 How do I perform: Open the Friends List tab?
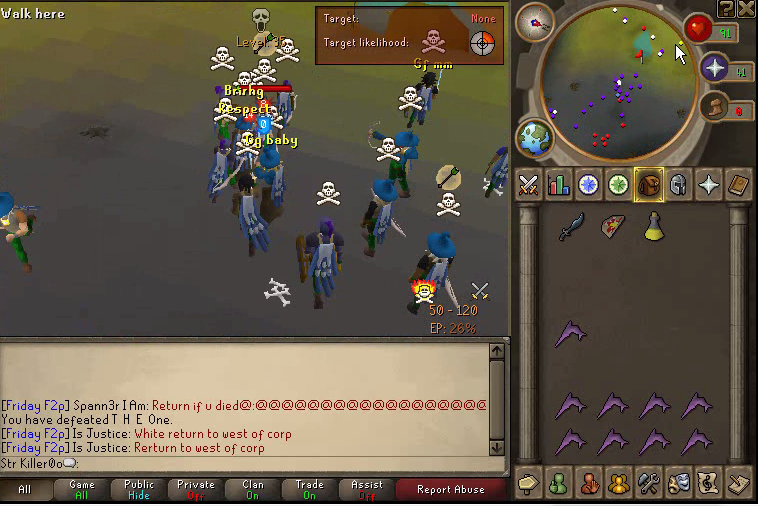point(558,483)
